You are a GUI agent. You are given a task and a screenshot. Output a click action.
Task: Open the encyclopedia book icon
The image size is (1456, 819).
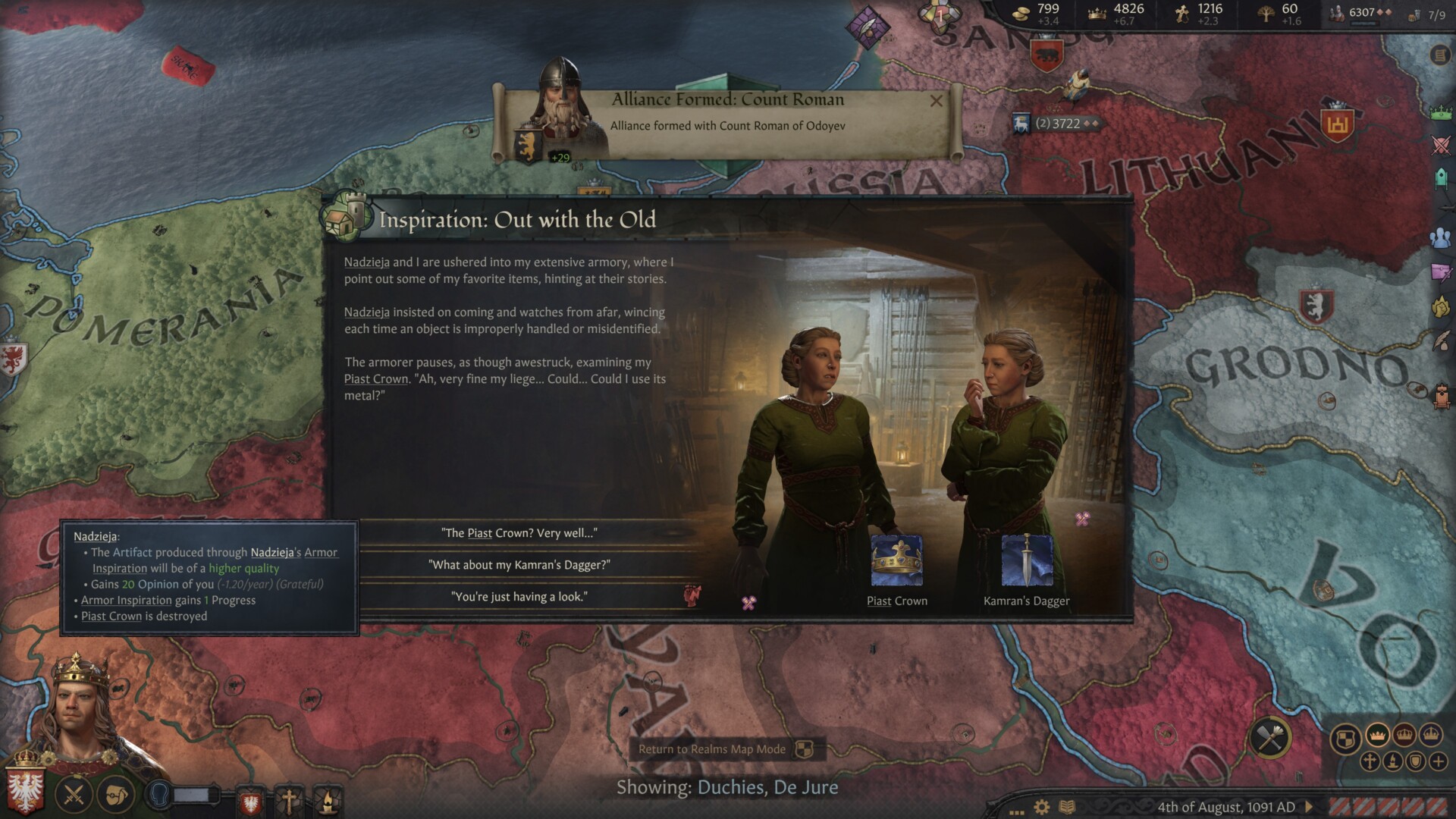(1067, 807)
